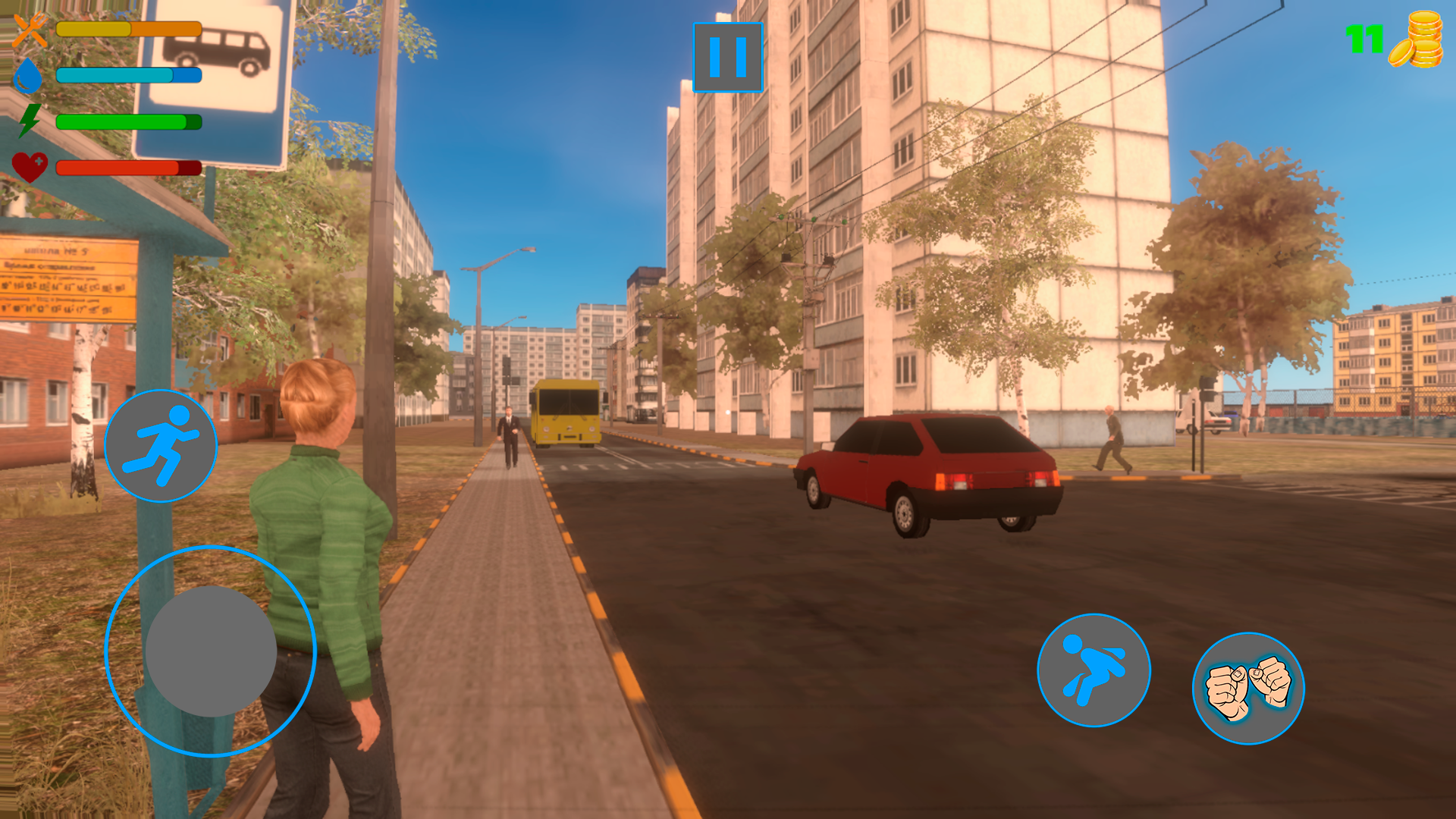Open the bus stop sign board
The image size is (1456, 819).
(220, 83)
